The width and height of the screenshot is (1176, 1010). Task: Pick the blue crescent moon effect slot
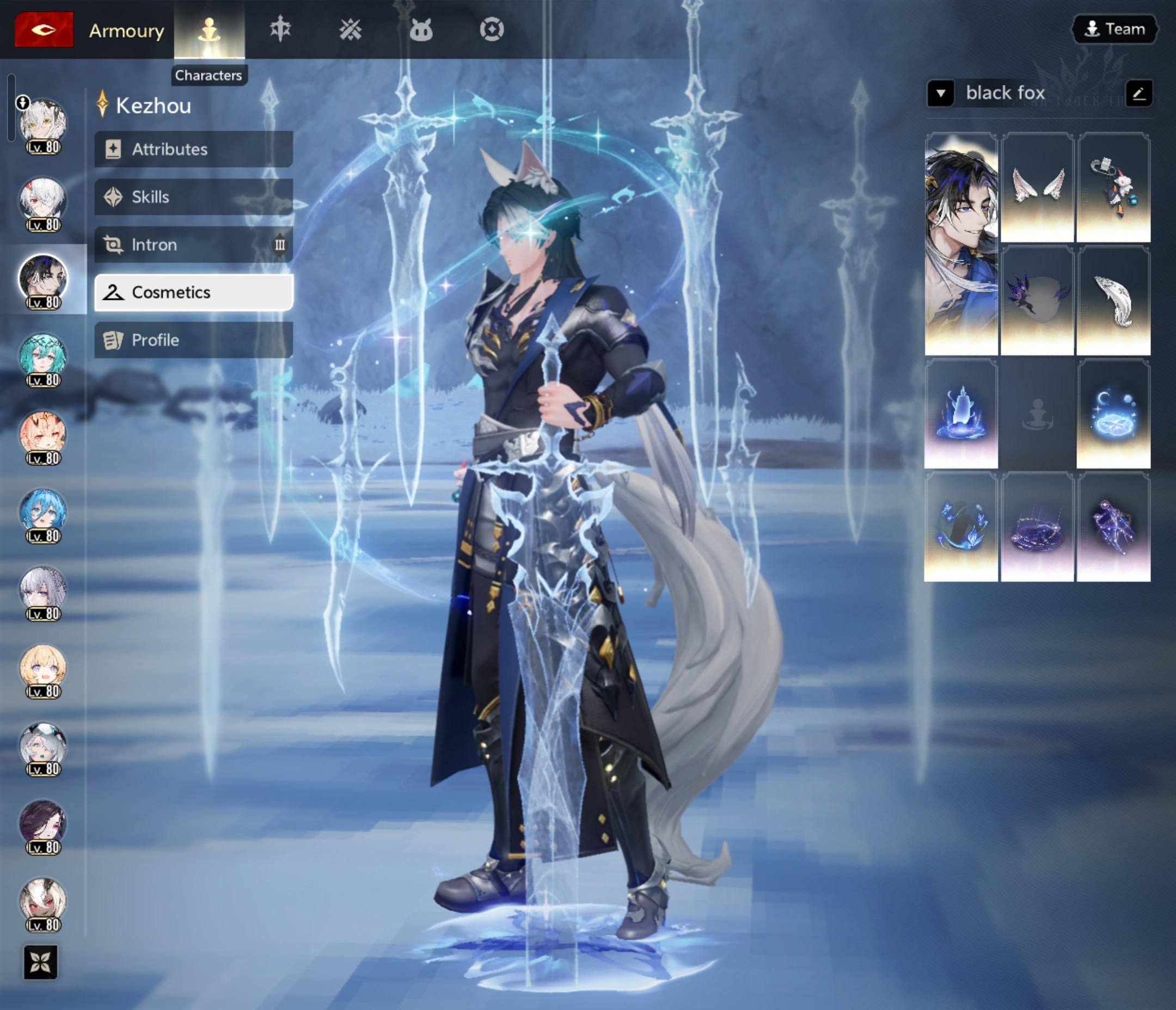pos(1113,414)
